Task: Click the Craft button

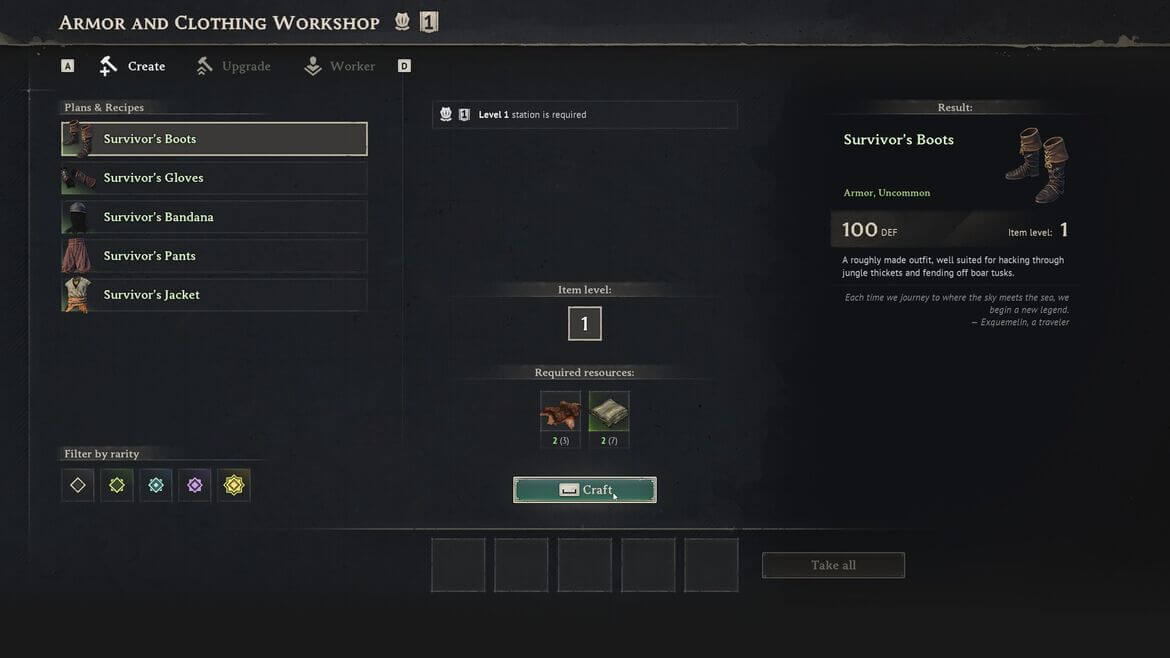Action: [585, 490]
